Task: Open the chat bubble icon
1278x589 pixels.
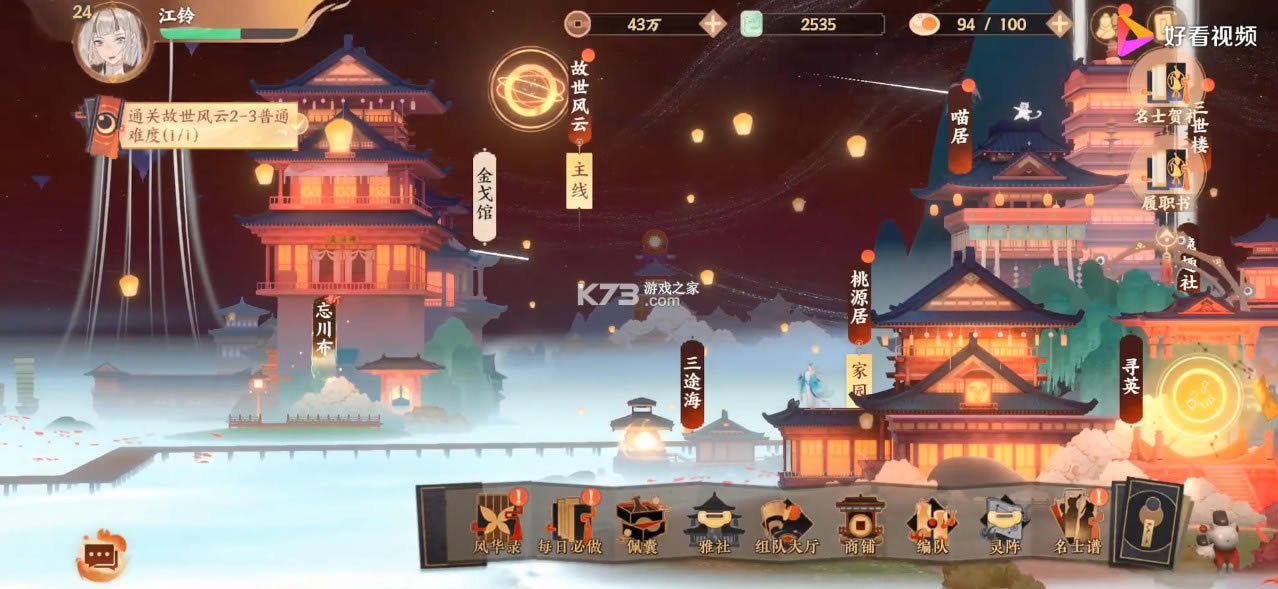Action: (x=102, y=556)
